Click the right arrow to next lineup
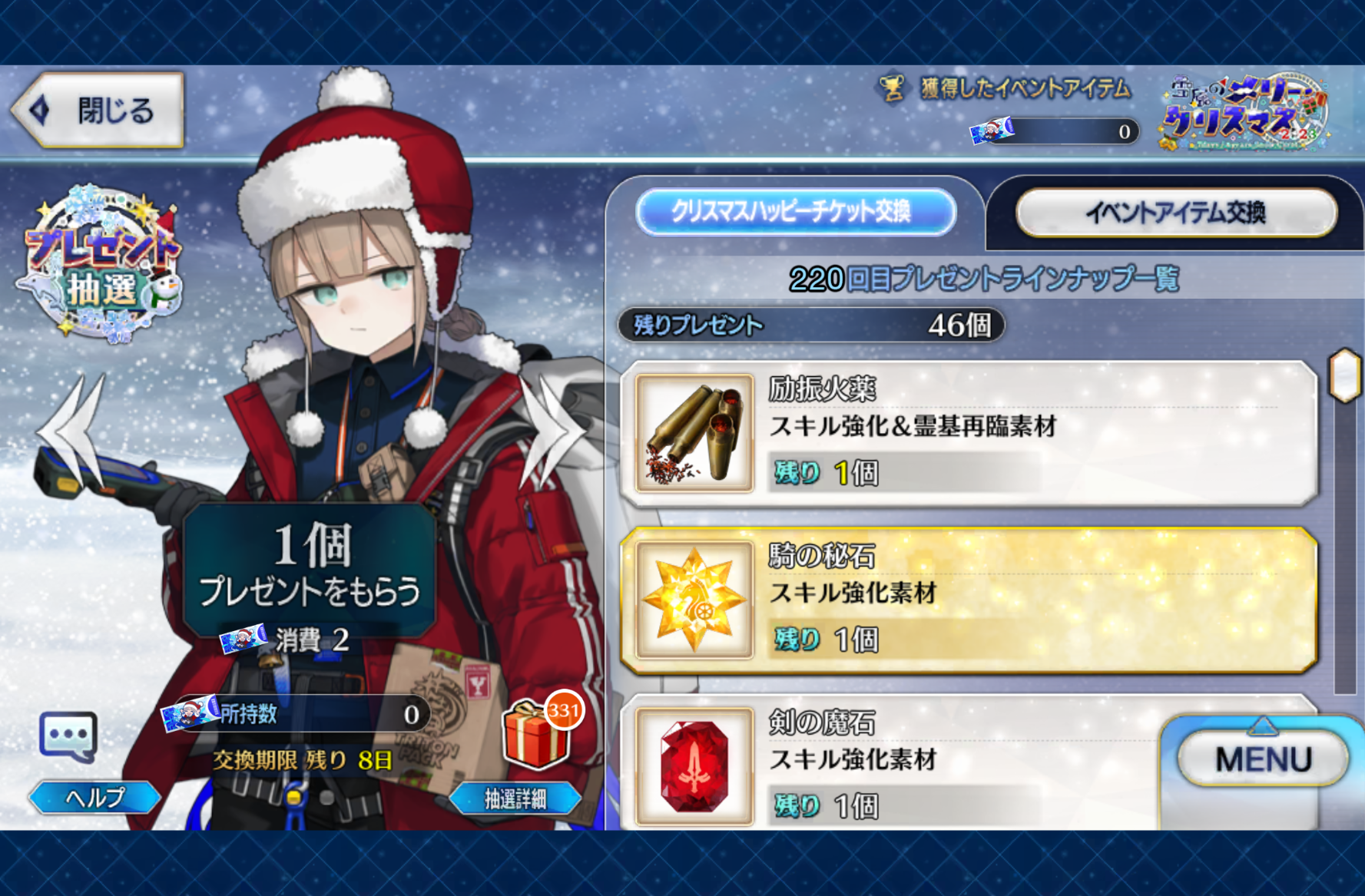This screenshot has height=896, width=1365. (550, 431)
